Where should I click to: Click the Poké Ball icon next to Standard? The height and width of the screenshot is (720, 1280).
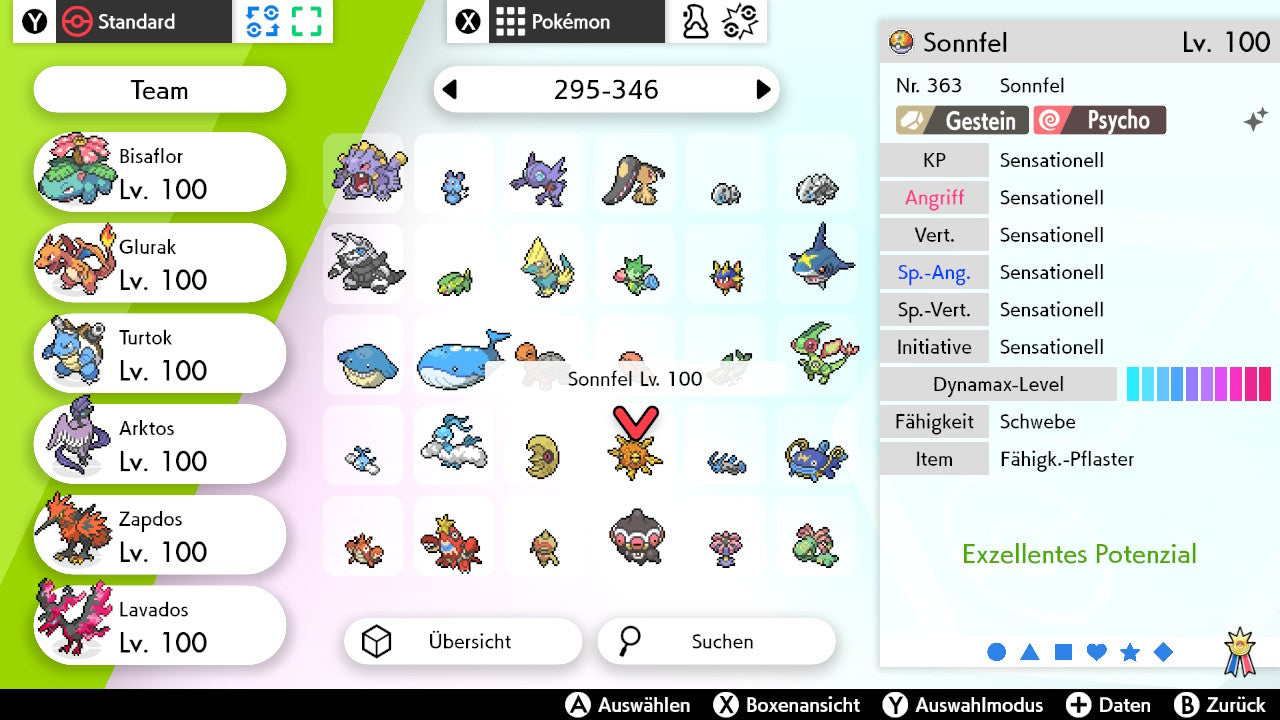click(x=78, y=22)
